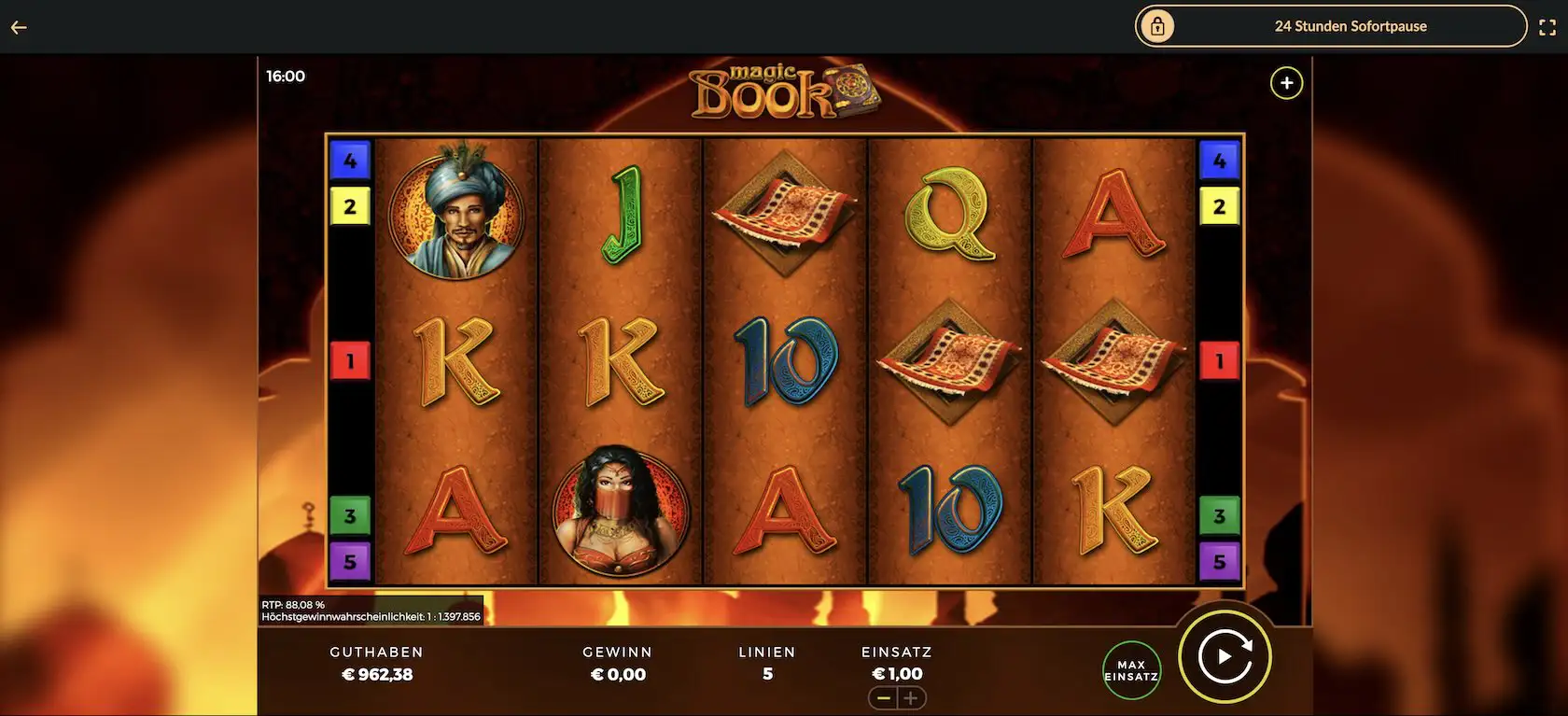Enter fullscreen mode via the fullscreen icon
1568x716 pixels.
click(x=1547, y=26)
